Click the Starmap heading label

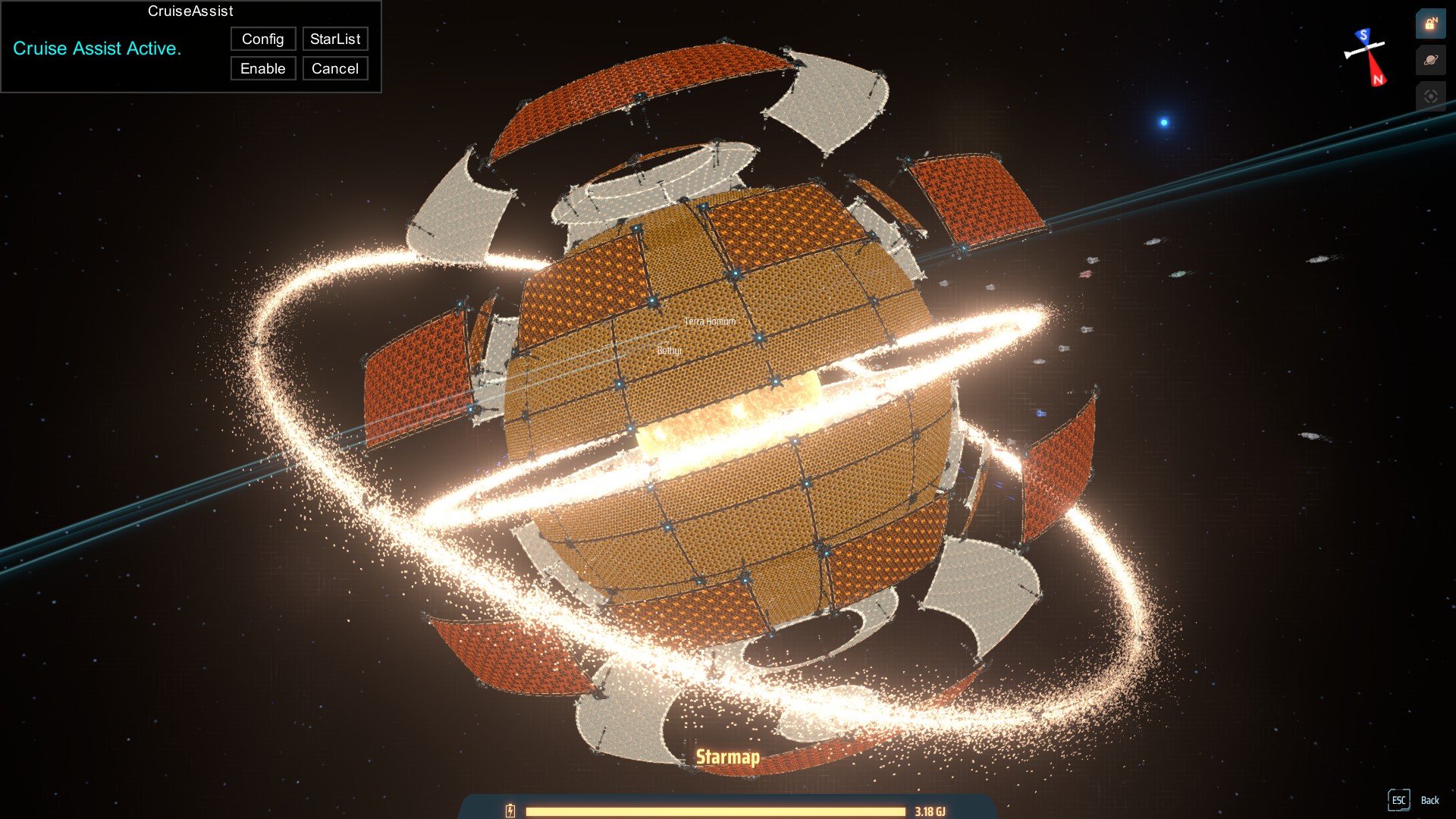click(x=728, y=756)
